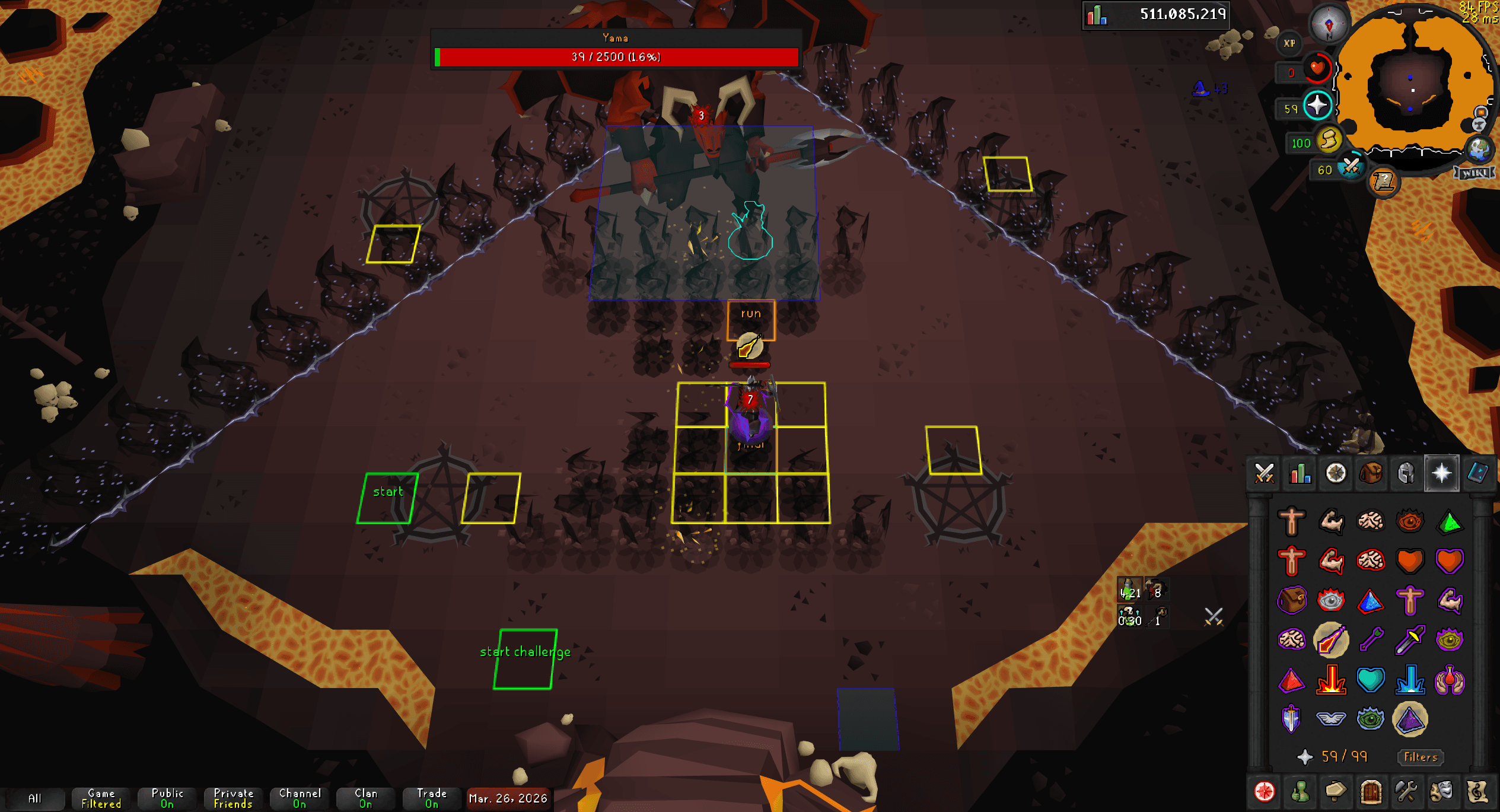The height and width of the screenshot is (812, 1500).
Task: Click the Logout door icon
Action: [1371, 791]
